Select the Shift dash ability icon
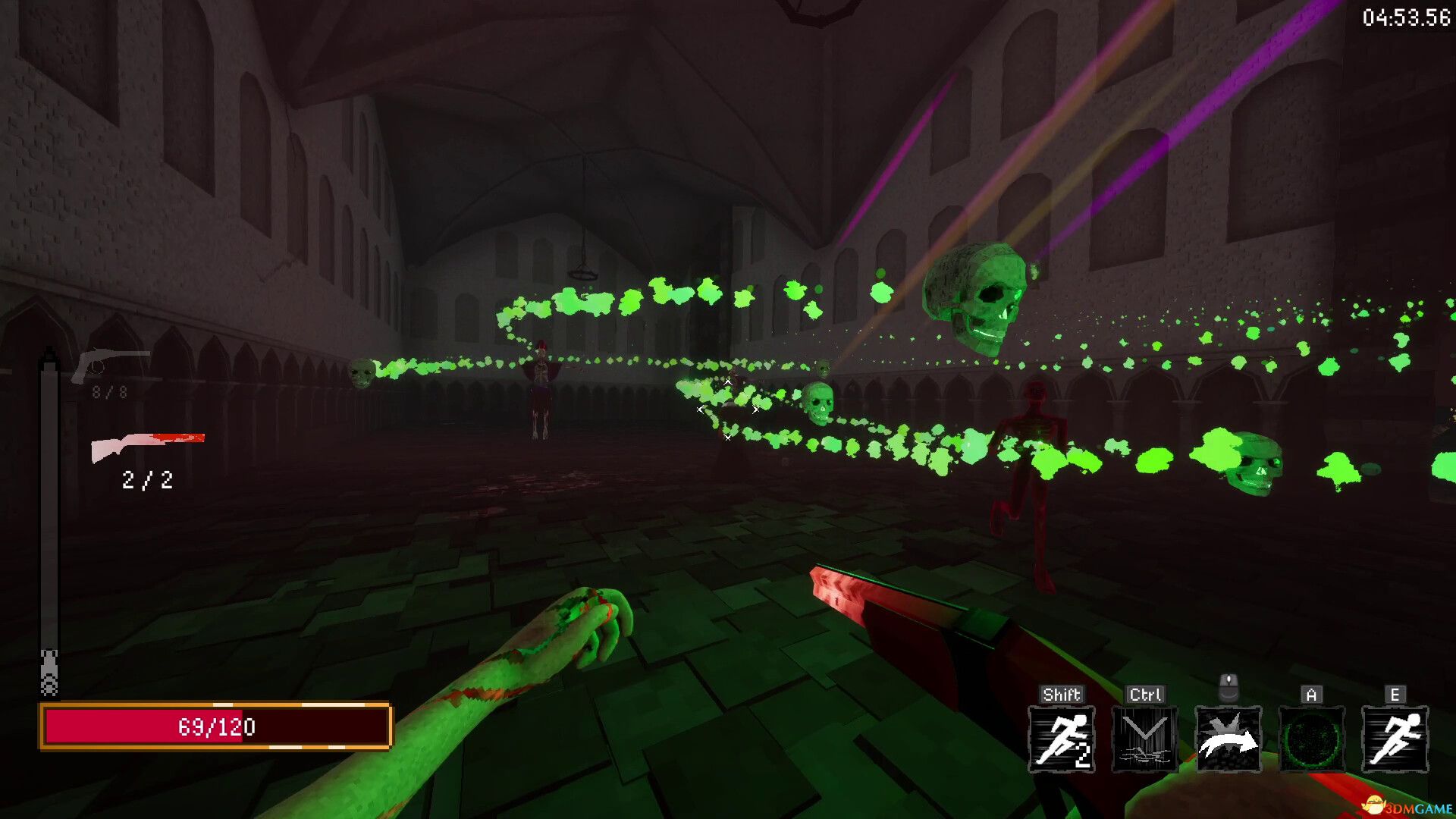This screenshot has height=819, width=1456. coord(1061,737)
